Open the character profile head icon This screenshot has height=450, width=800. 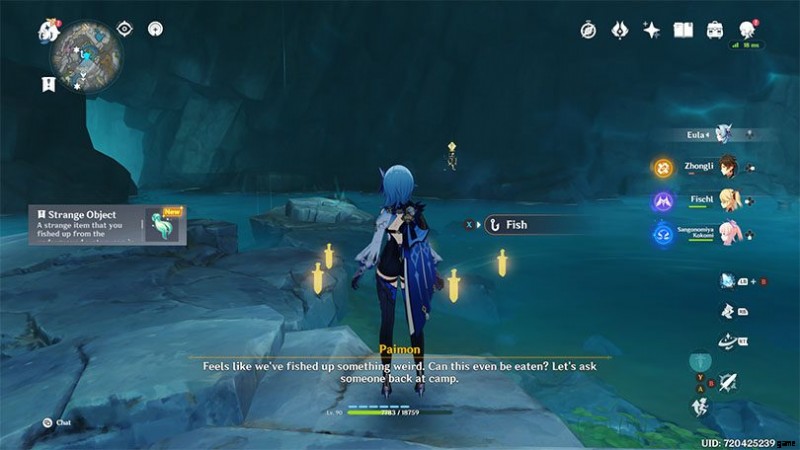coord(747,29)
